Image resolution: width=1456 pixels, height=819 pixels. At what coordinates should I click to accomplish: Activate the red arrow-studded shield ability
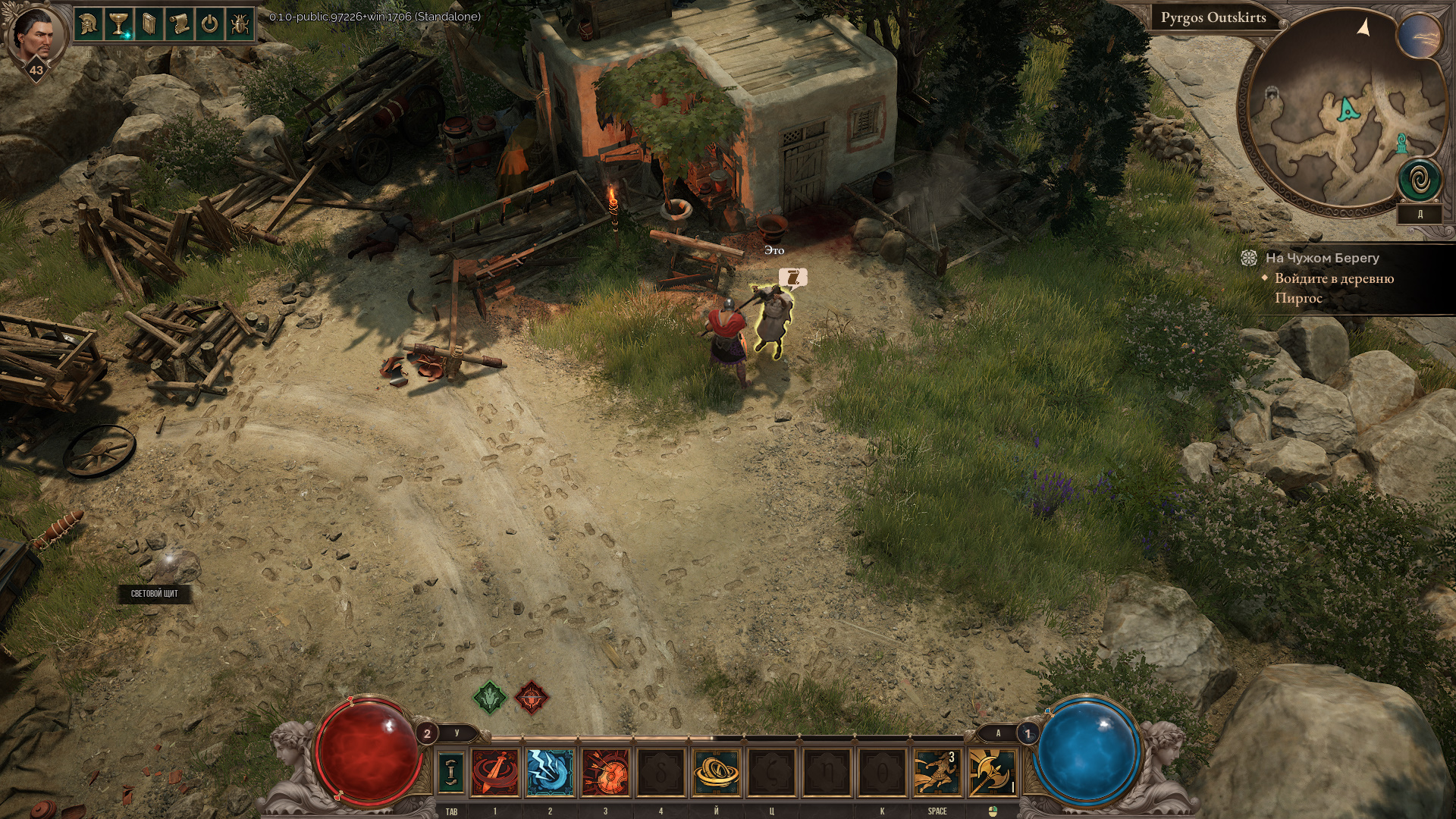pyautogui.click(x=605, y=772)
